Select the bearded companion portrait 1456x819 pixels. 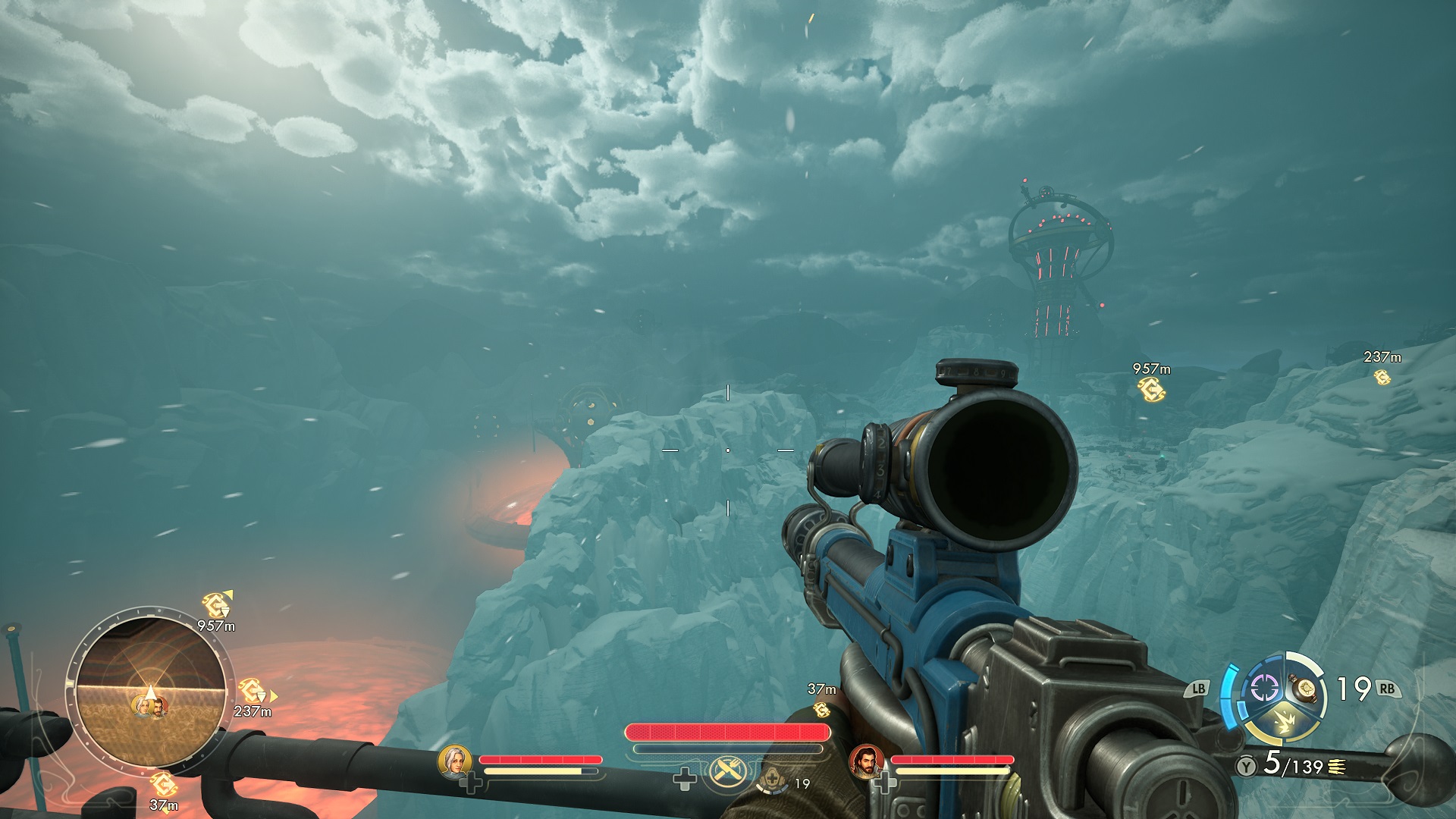coord(866,761)
